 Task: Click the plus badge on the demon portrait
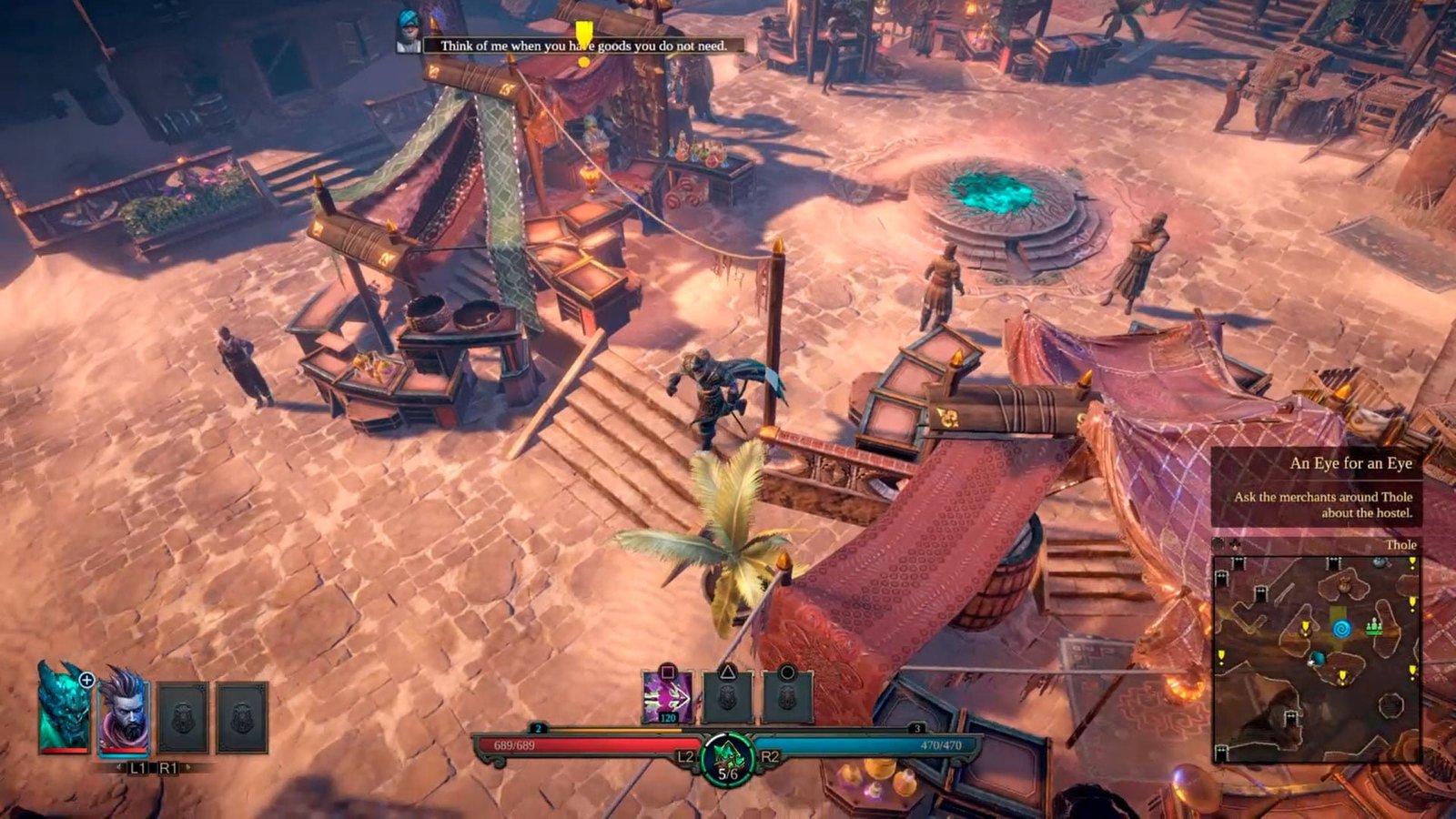pyautogui.click(x=86, y=679)
